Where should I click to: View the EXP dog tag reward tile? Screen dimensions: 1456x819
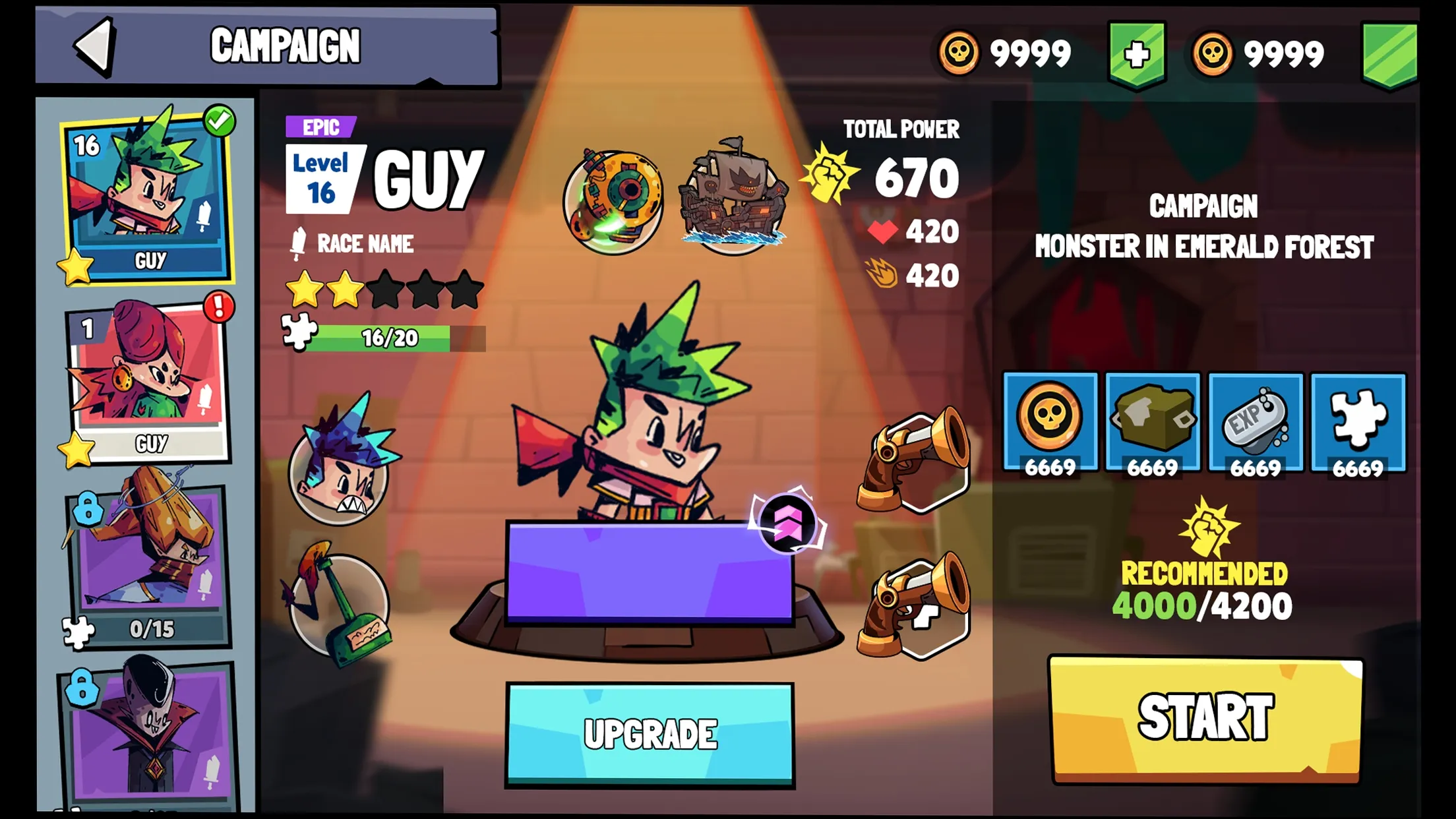pyautogui.click(x=1256, y=423)
